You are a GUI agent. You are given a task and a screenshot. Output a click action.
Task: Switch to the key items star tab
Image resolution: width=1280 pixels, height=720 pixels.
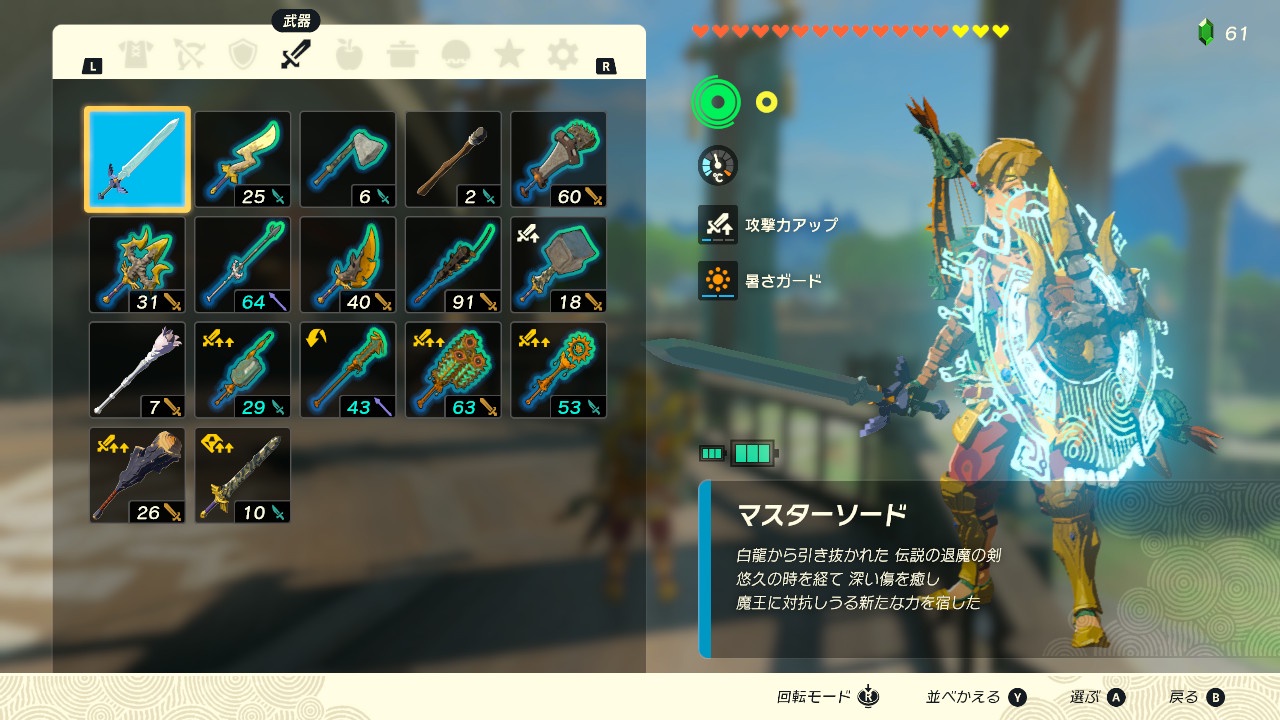509,55
